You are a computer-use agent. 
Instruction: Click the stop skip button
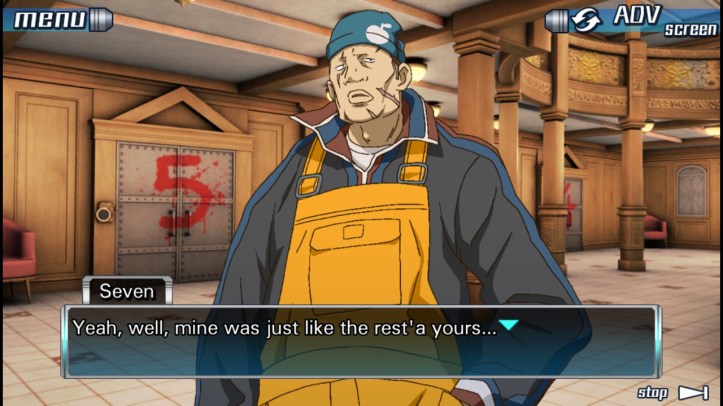(673, 392)
